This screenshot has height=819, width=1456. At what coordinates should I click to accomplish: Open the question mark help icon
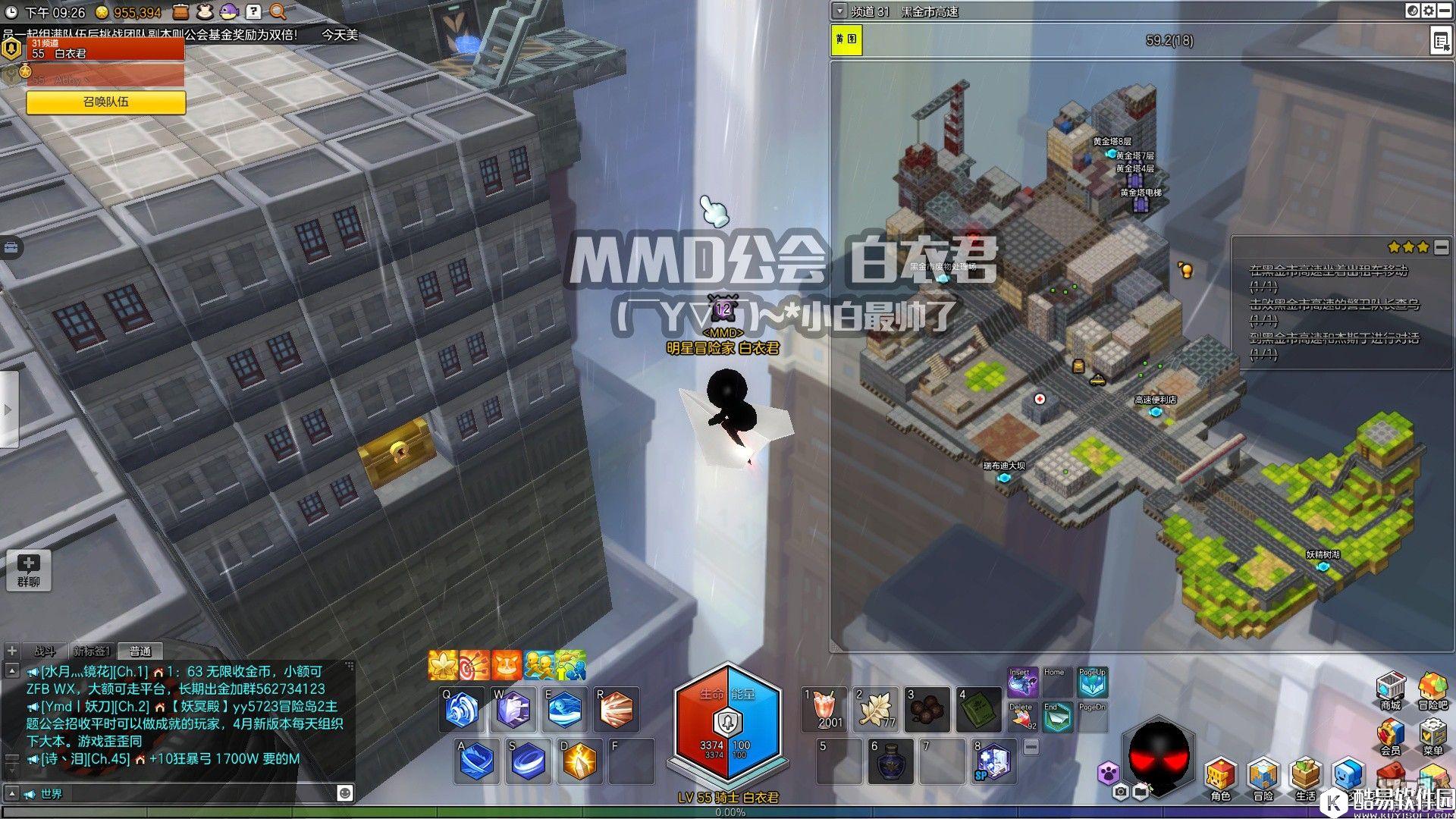253,11
